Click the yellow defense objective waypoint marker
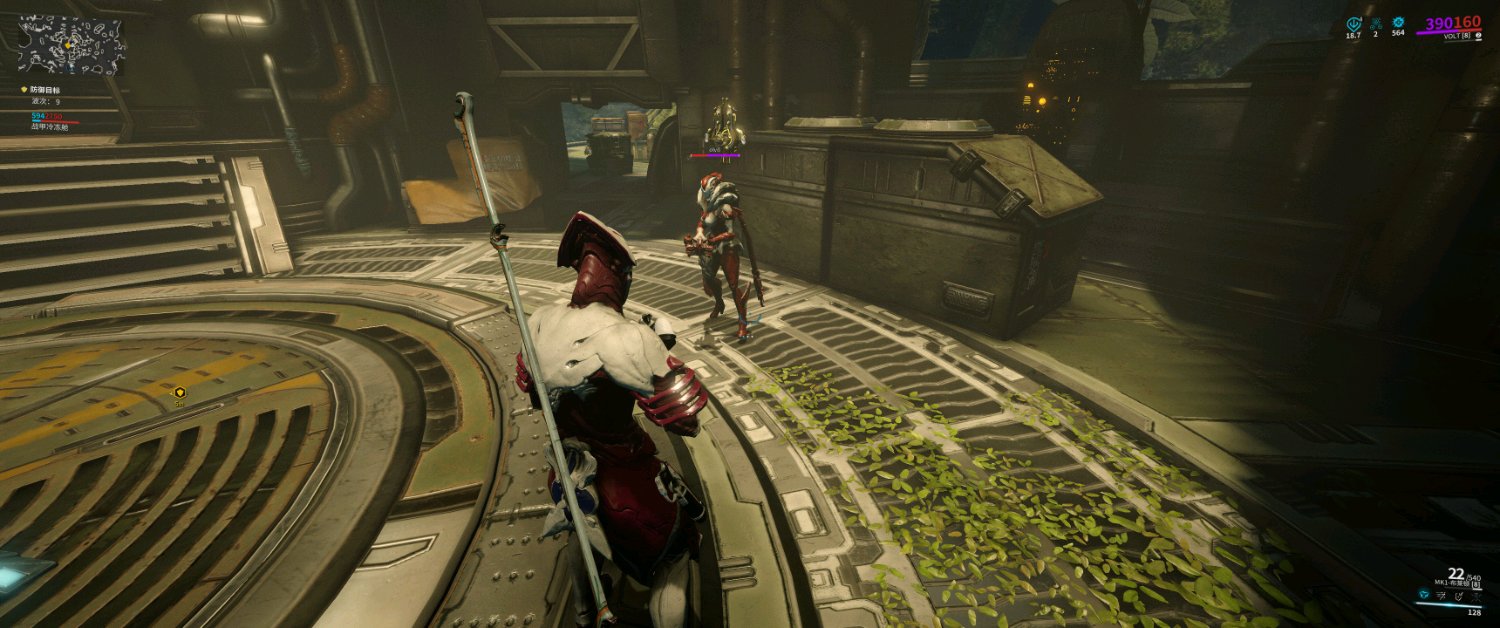Screen dimensions: 1500x628 (x=180, y=392)
